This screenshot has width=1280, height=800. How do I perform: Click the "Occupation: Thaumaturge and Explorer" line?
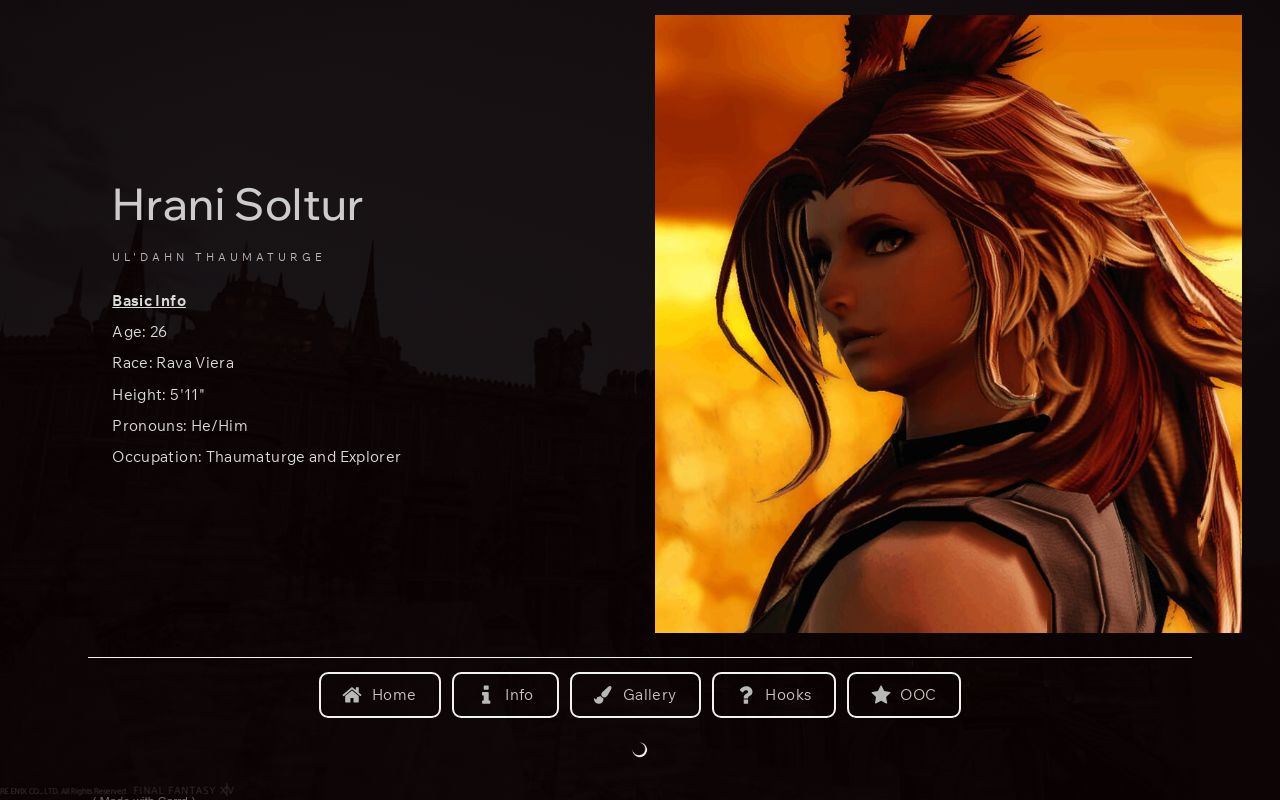coord(256,457)
